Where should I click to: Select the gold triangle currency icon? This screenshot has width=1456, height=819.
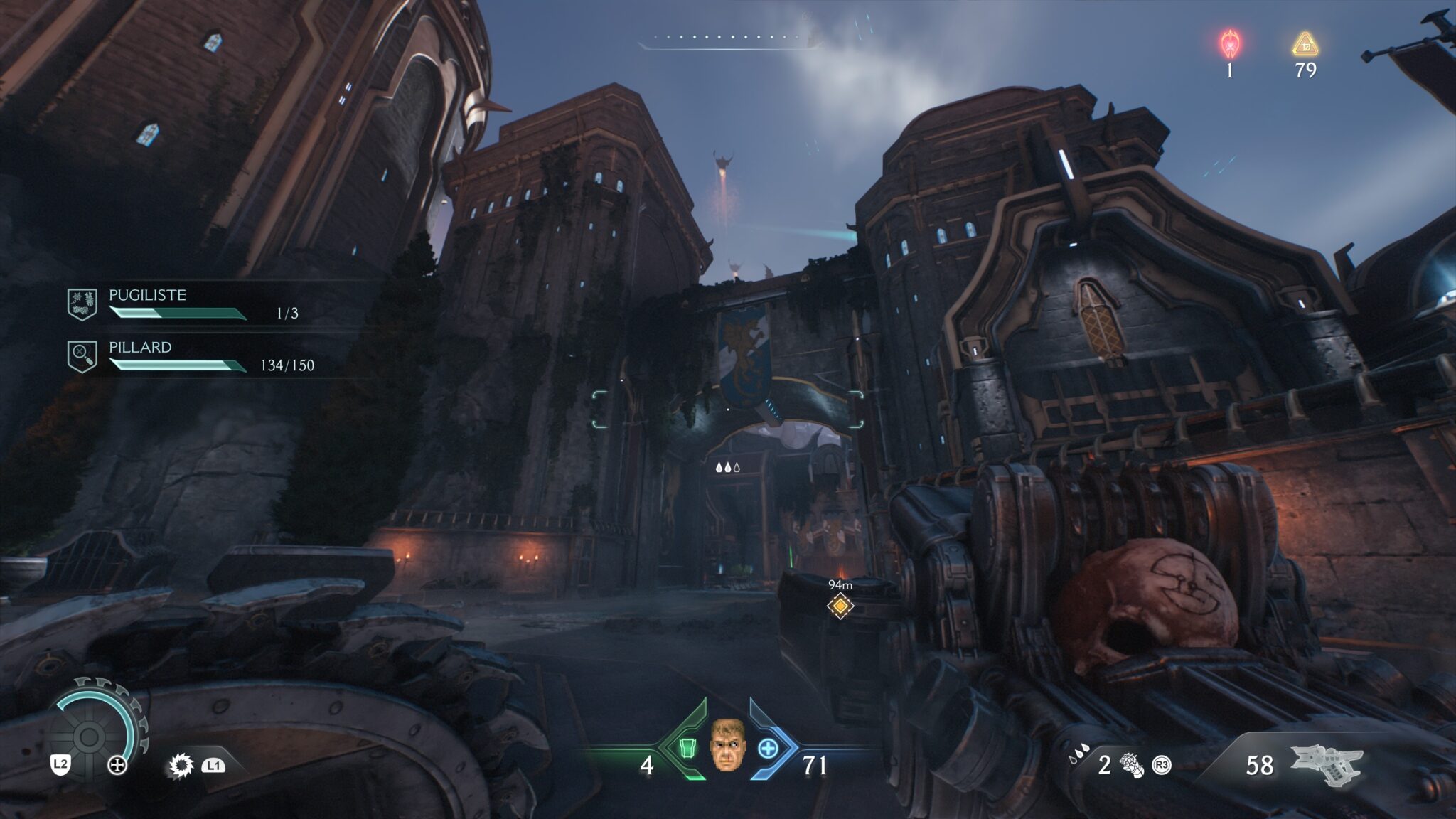[x=1305, y=45]
